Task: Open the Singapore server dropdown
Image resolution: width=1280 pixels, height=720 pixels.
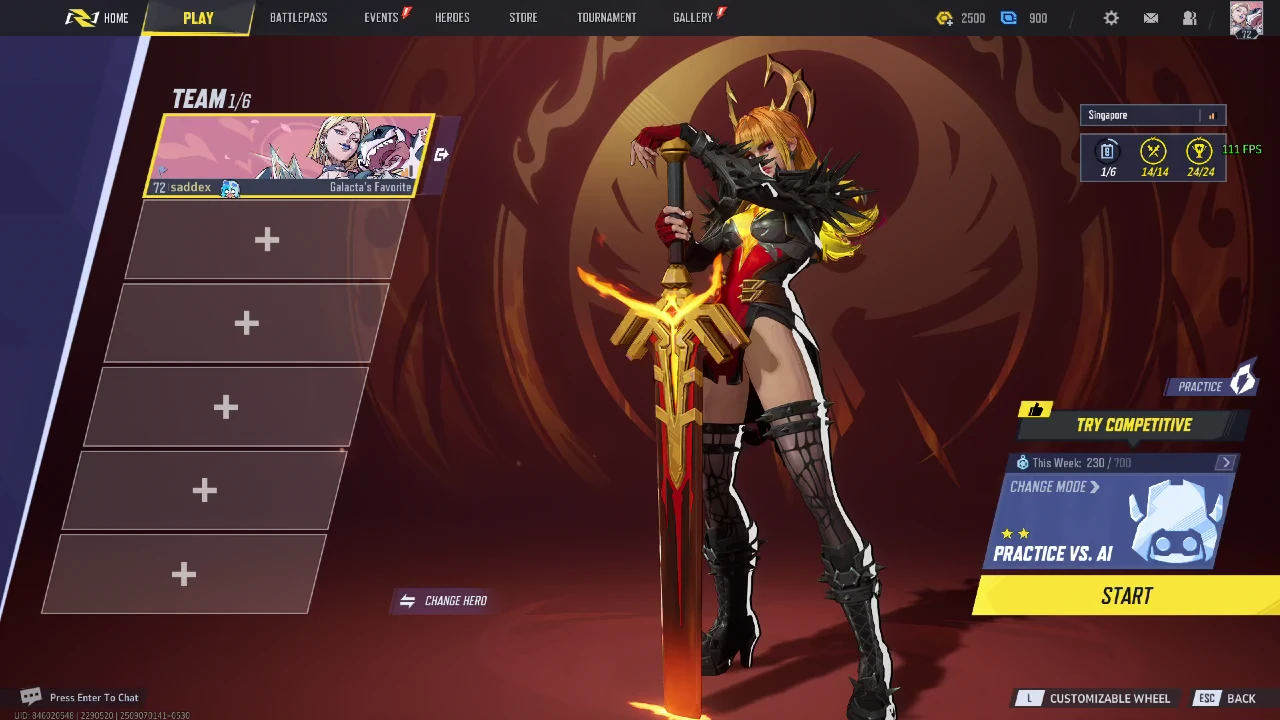Action: (x=1152, y=115)
